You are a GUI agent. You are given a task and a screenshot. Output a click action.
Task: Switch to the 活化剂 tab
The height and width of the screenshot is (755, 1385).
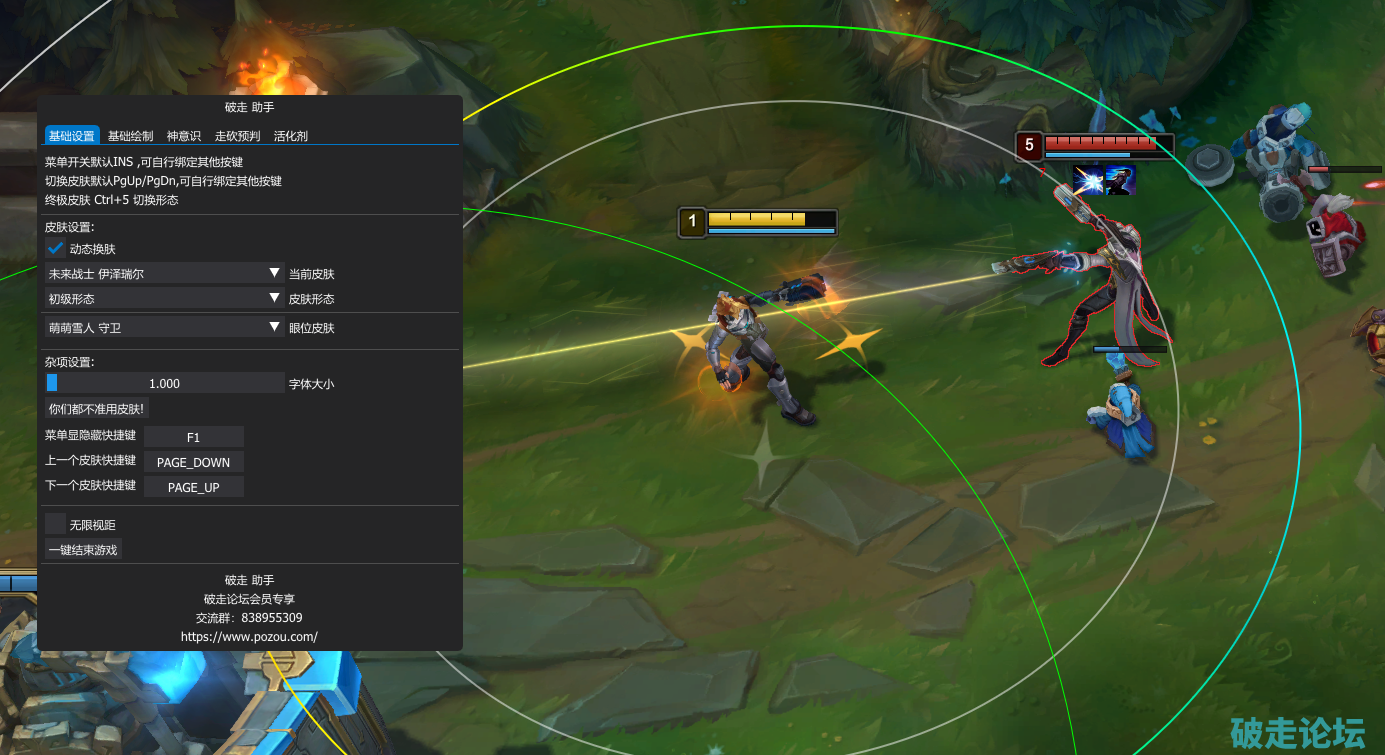[x=291, y=136]
